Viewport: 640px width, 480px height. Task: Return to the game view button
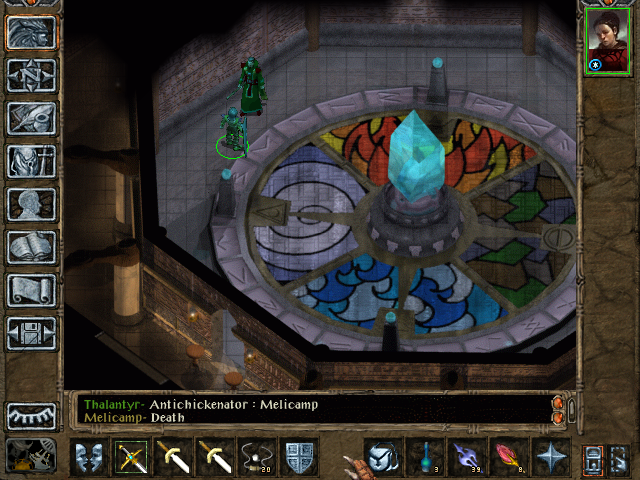click(31, 32)
